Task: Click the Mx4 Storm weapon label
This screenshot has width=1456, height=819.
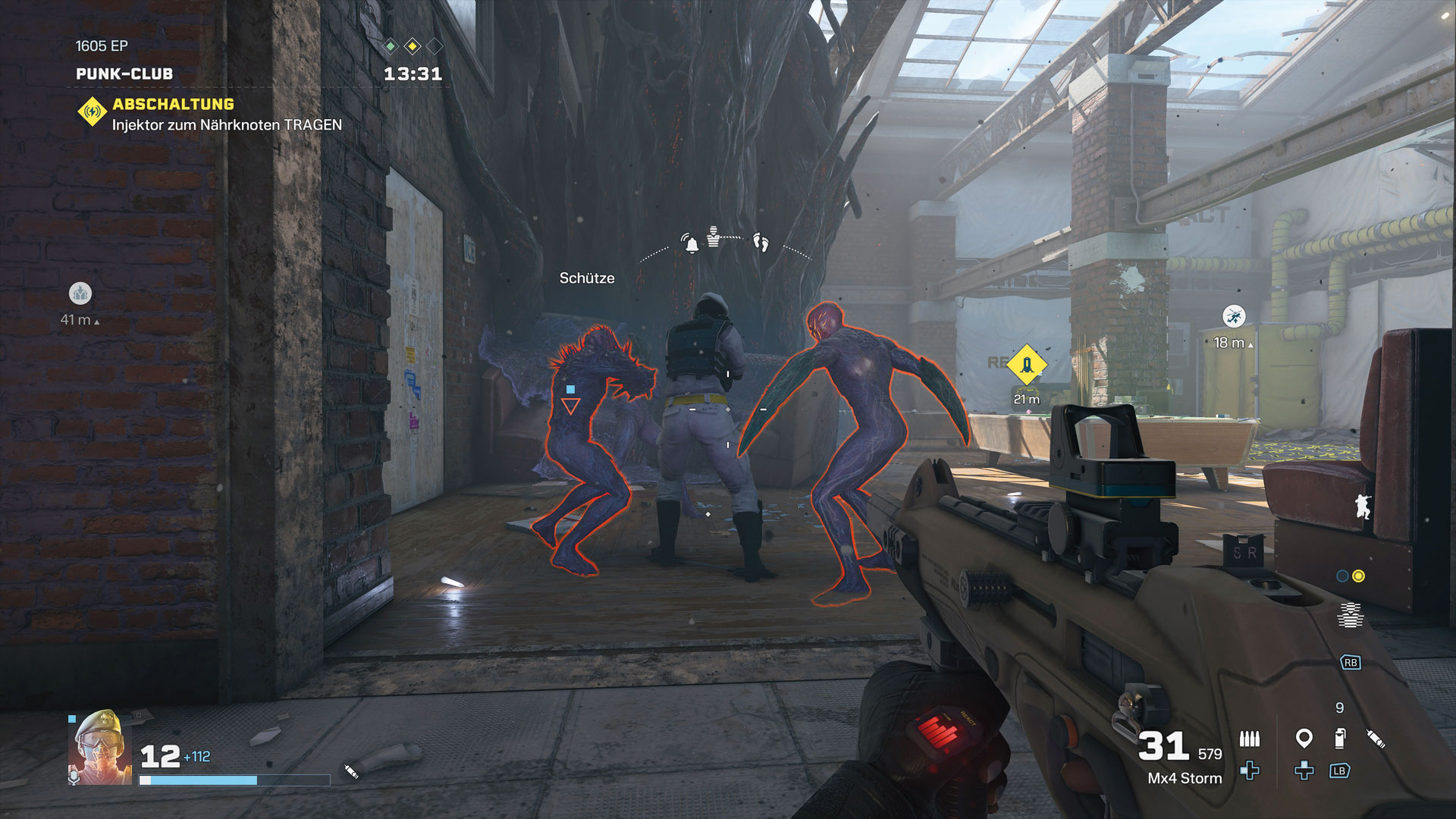Action: pyautogui.click(x=1185, y=778)
